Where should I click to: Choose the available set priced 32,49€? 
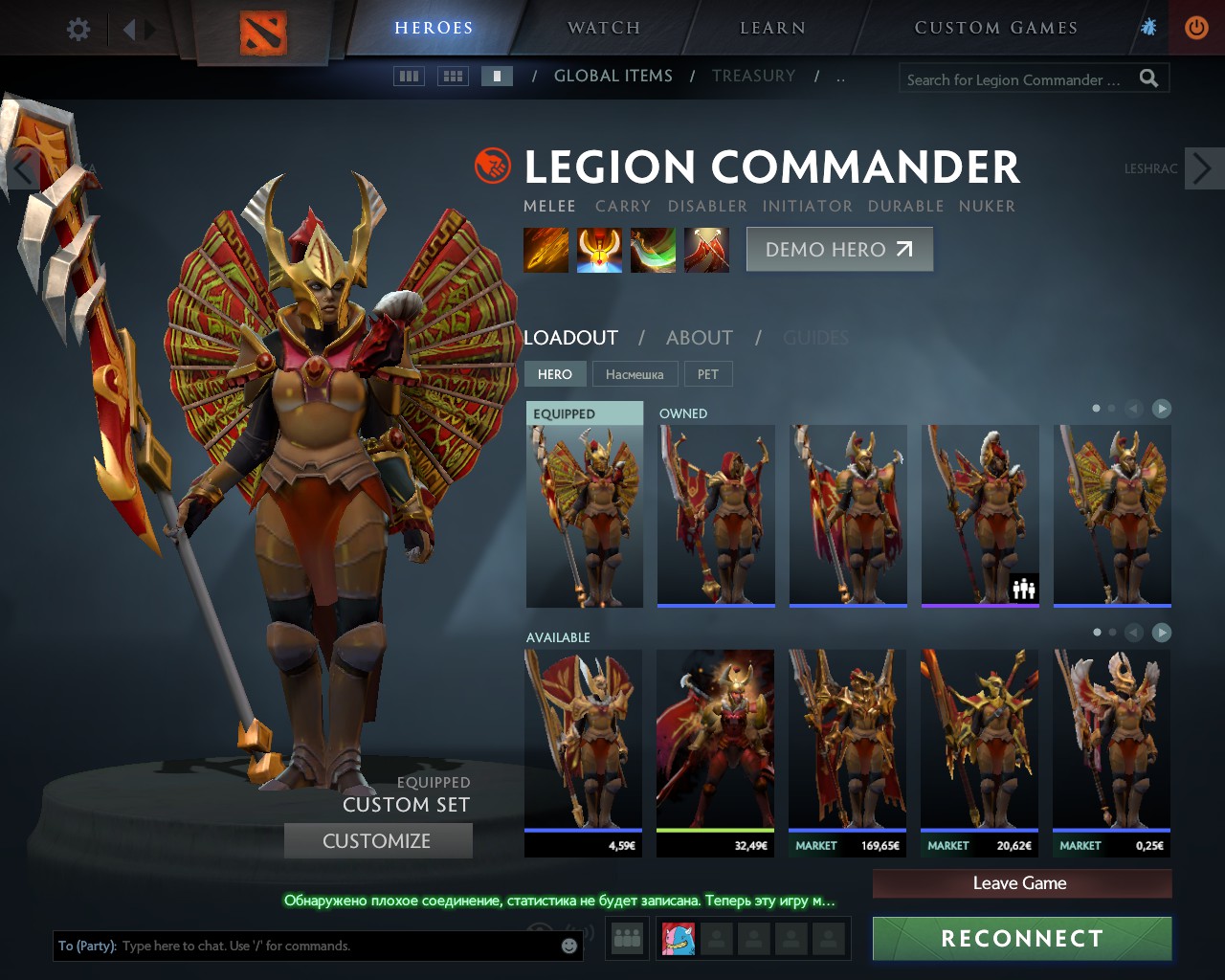(715, 751)
